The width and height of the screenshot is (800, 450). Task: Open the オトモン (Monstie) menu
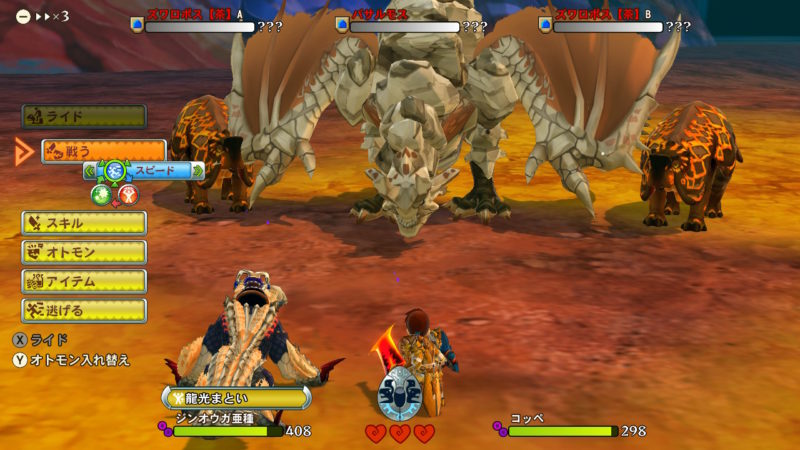pos(84,252)
